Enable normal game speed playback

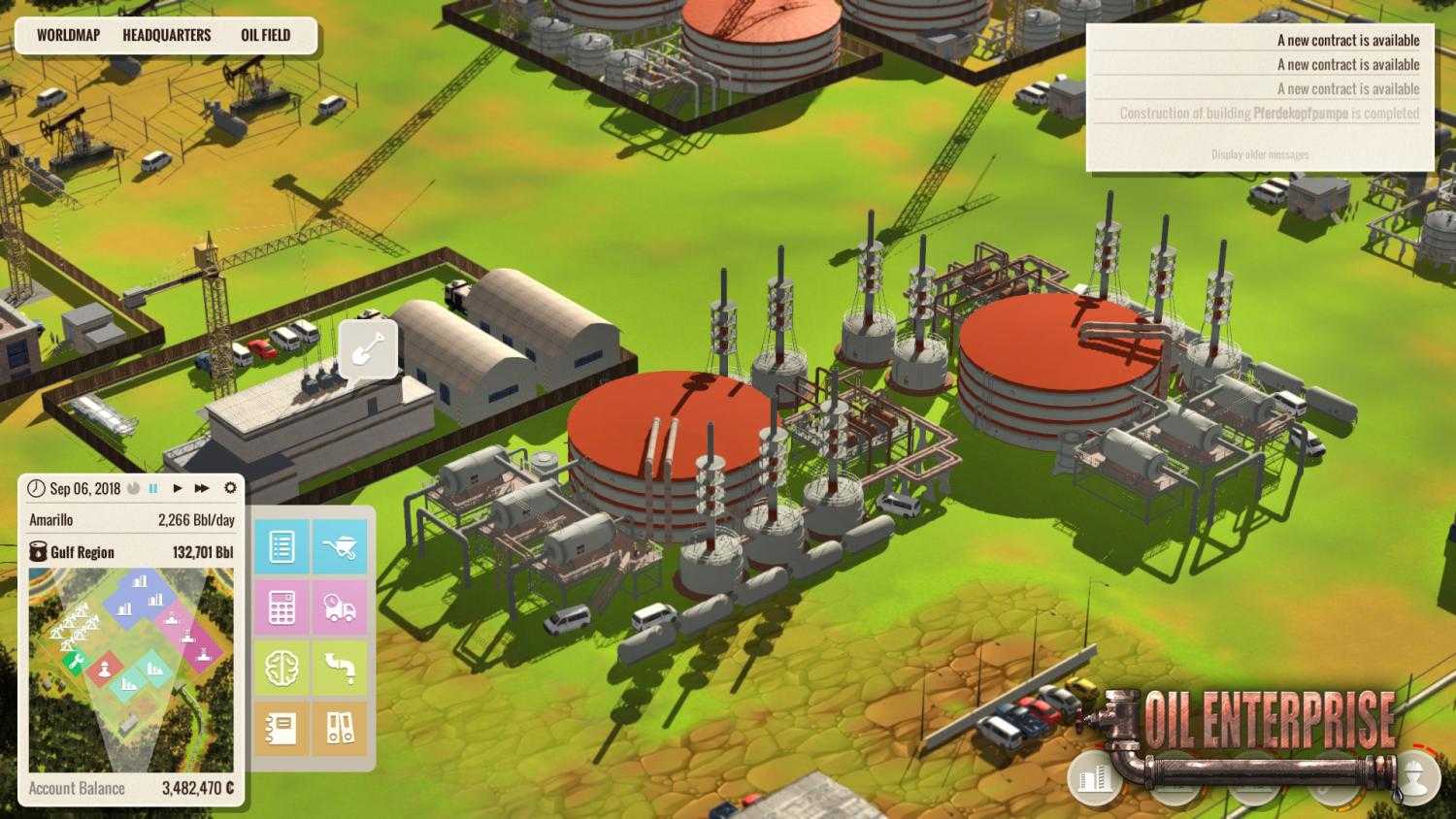(177, 488)
